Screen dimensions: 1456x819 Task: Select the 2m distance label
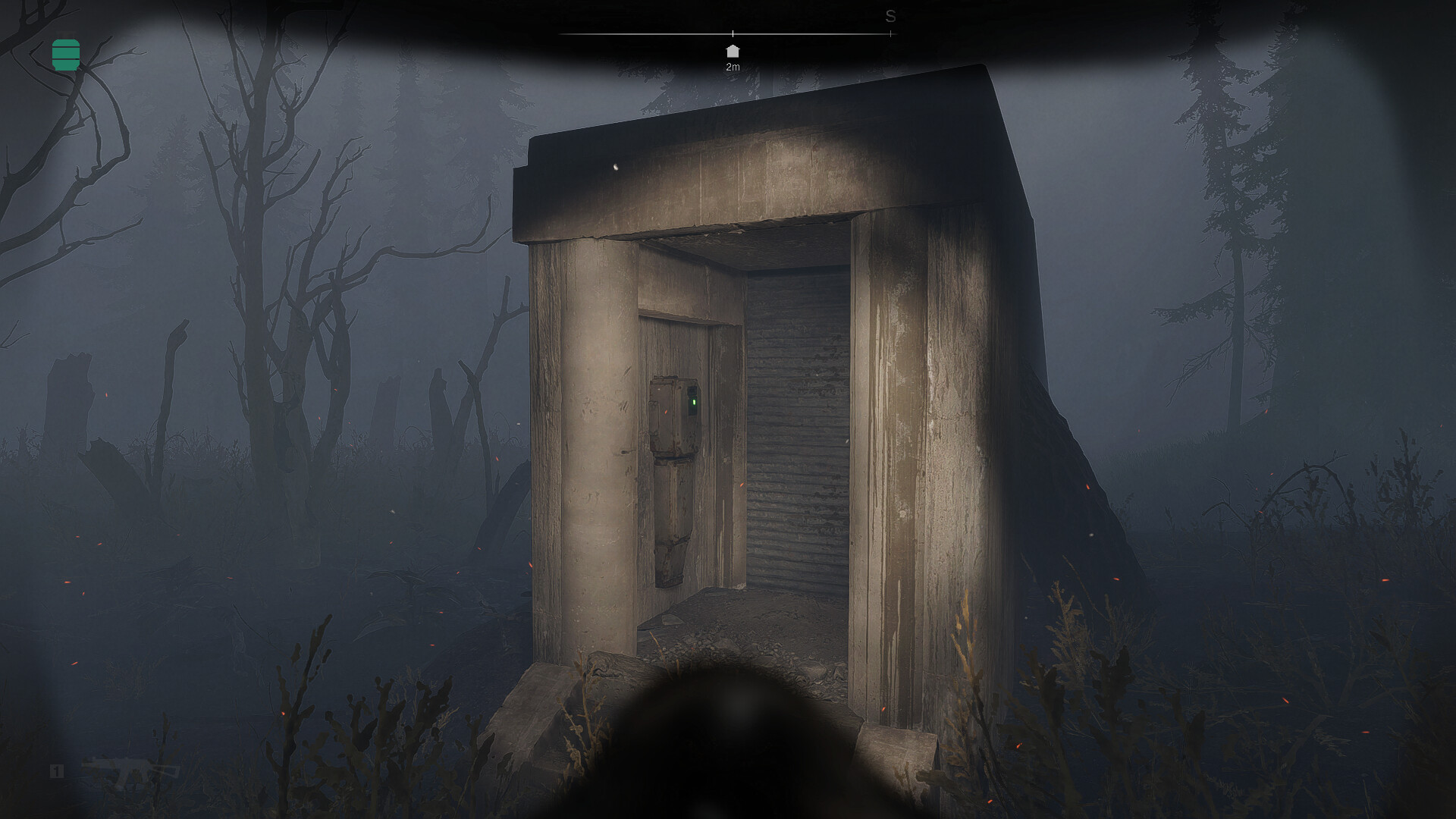(733, 67)
